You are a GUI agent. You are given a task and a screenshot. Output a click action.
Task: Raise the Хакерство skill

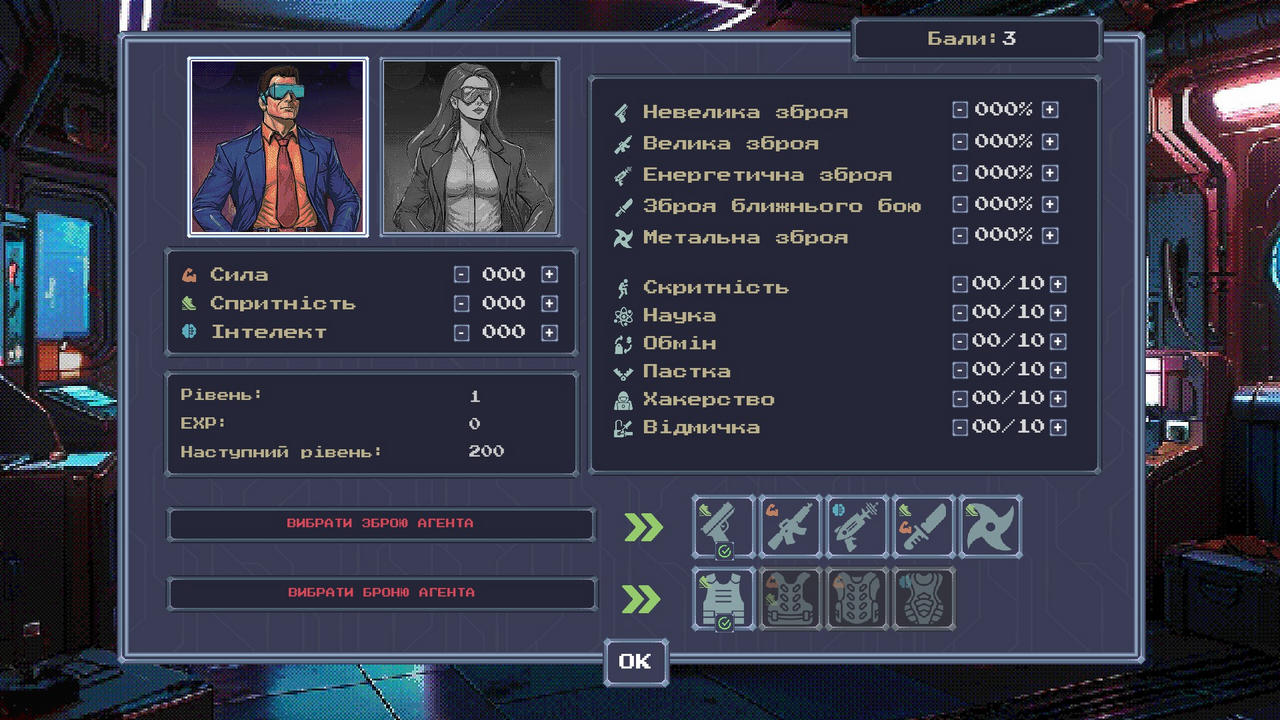tap(1058, 399)
